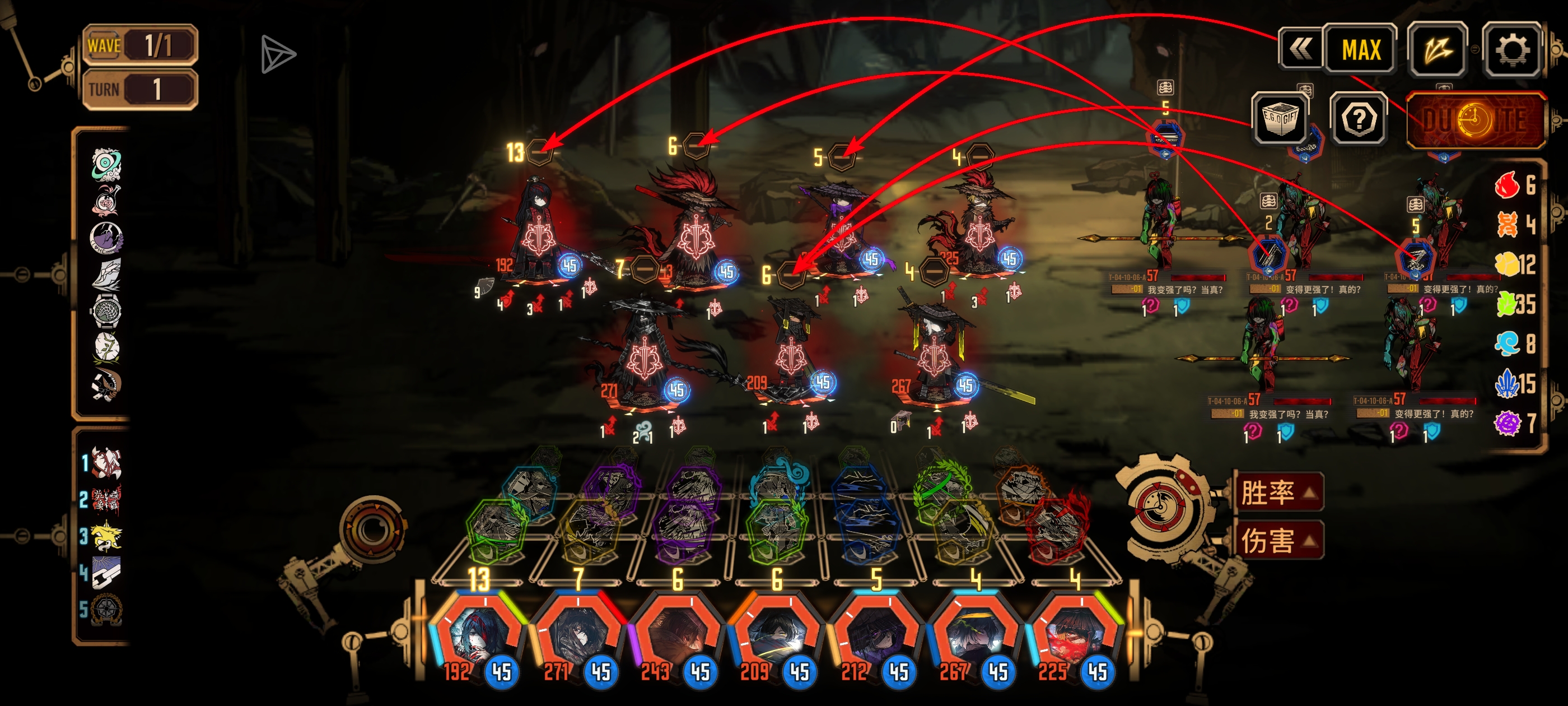Click the lightning arrow button beside MAX
1568x706 pixels.
click(1438, 50)
